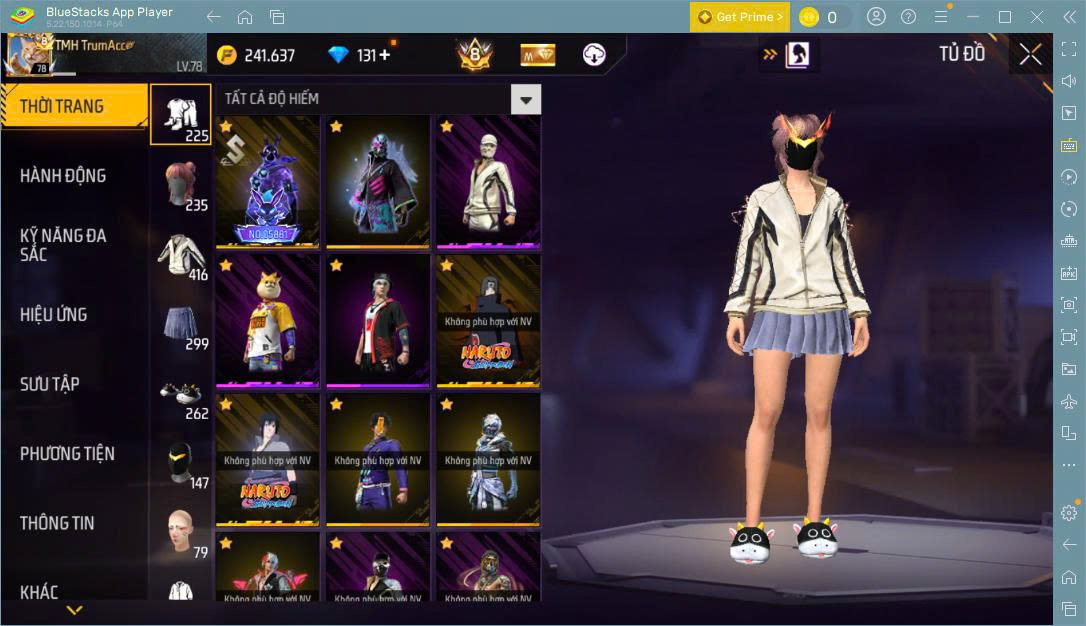Close the TỦ ĐỒ wardrobe screen

pyautogui.click(x=1030, y=55)
